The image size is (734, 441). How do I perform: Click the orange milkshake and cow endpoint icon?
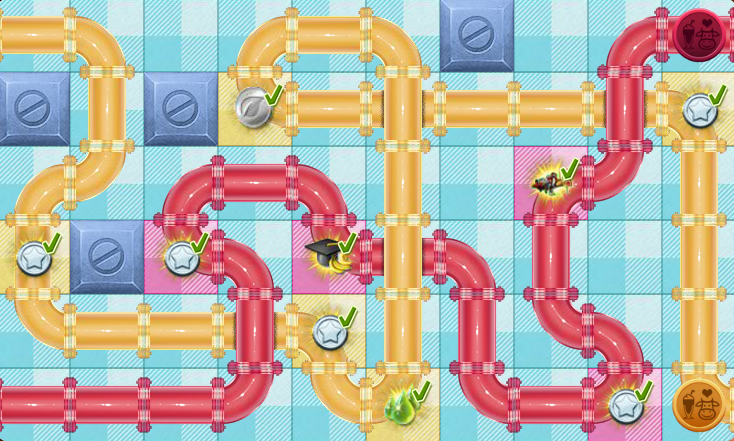699,405
